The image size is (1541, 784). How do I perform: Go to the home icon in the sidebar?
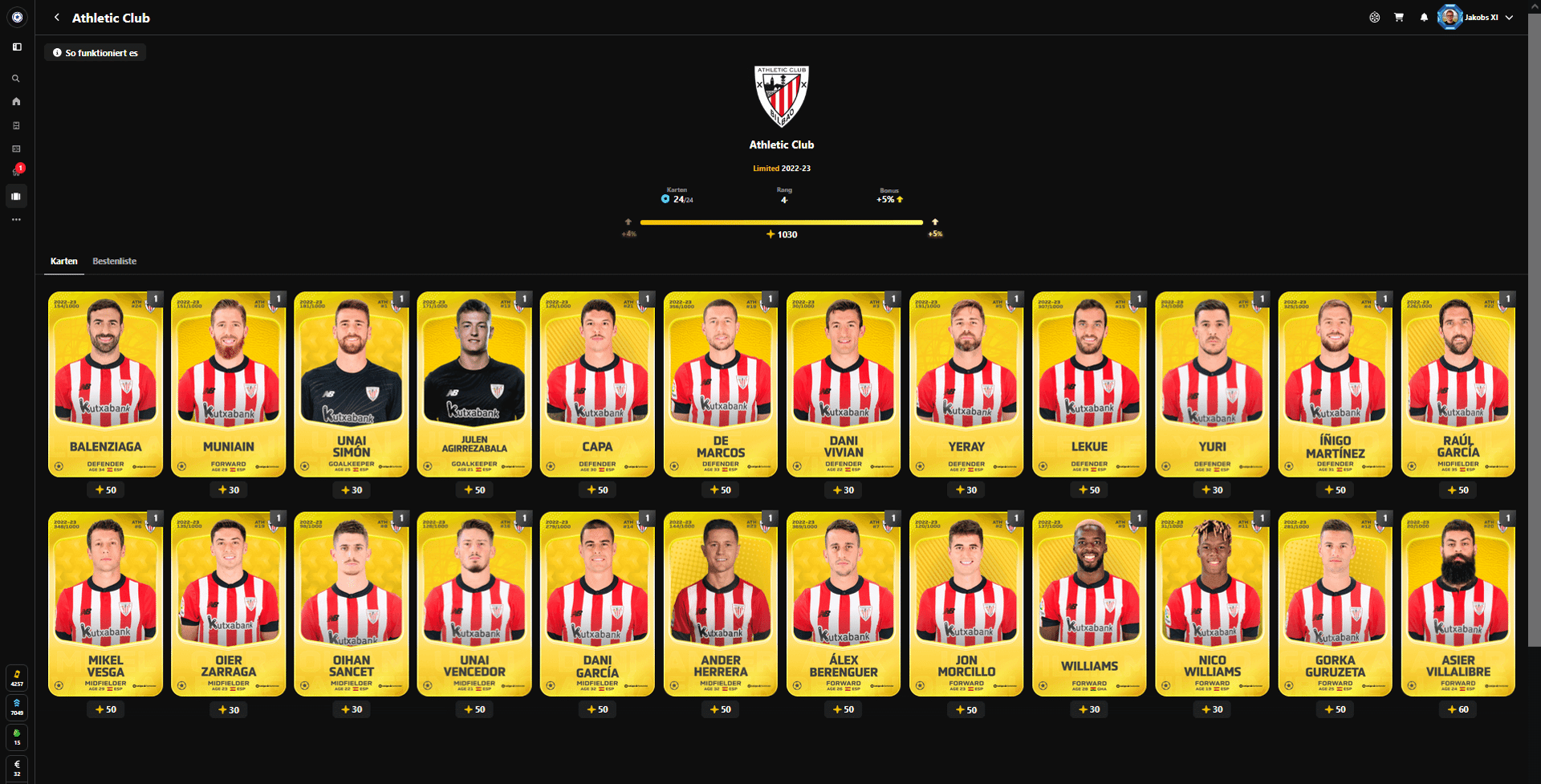[16, 102]
